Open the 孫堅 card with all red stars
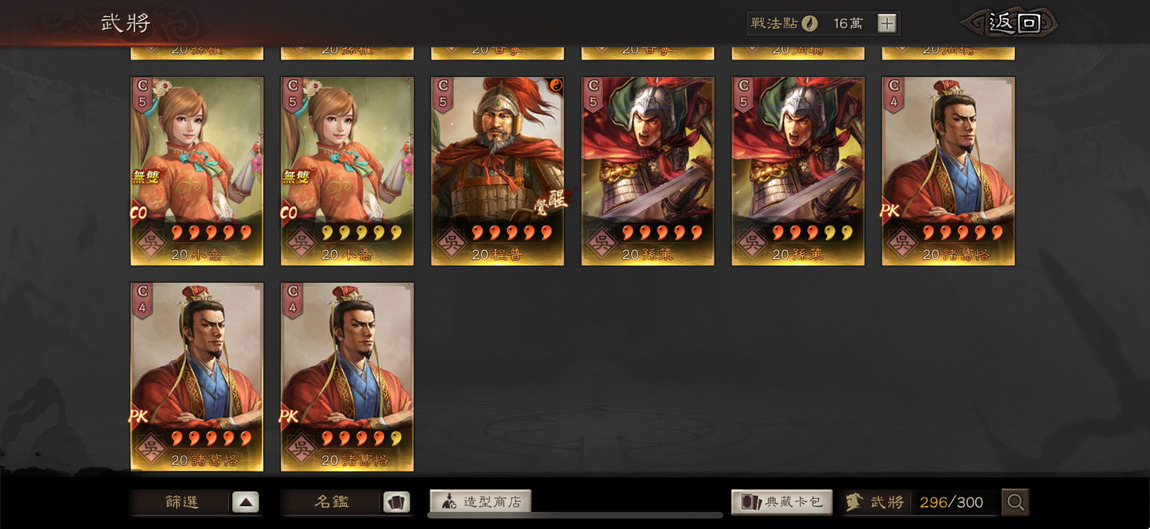This screenshot has width=1150, height=529. (x=647, y=170)
